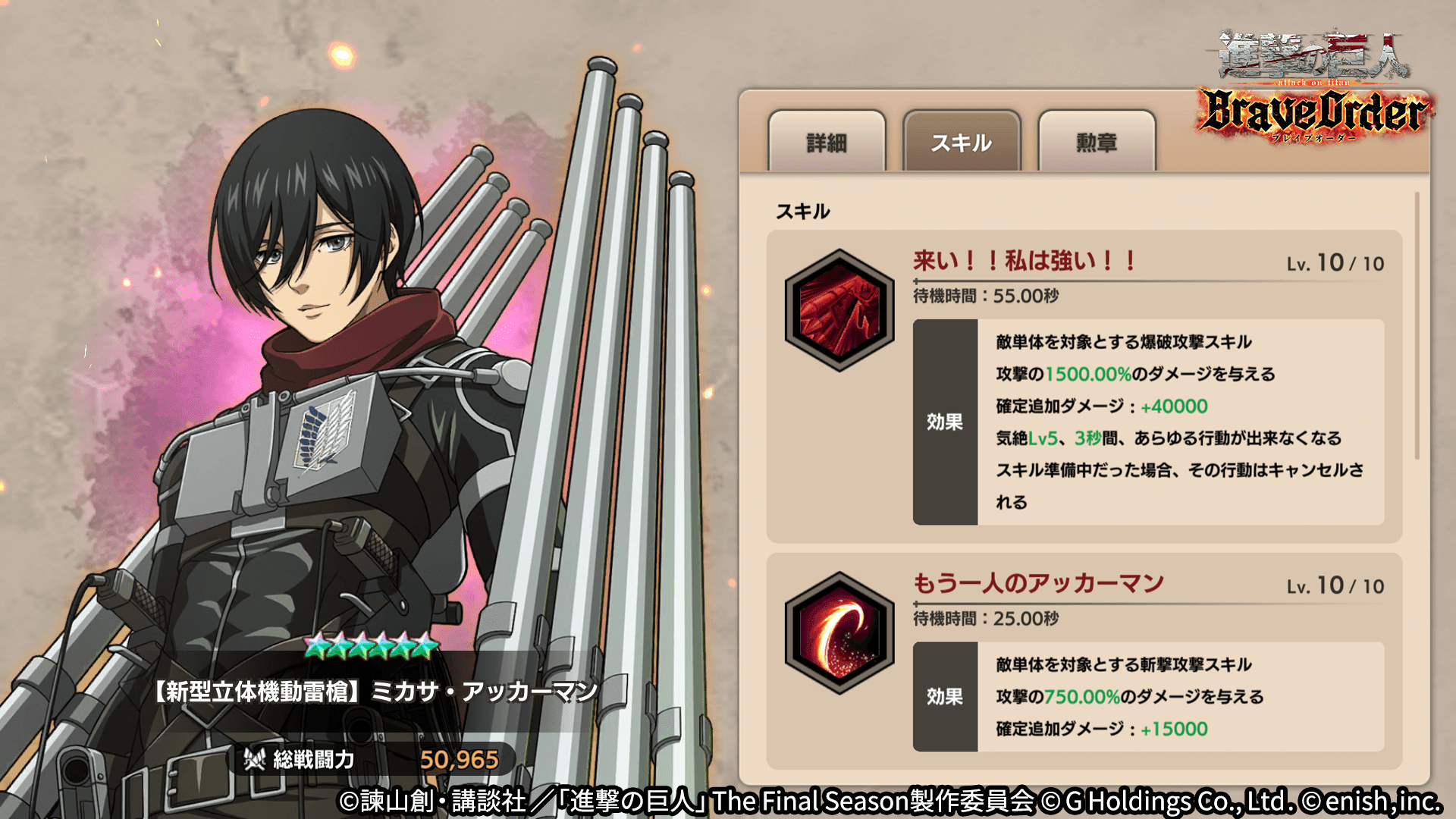Expand the もう一人のアッカーマン skill panel

click(x=1039, y=584)
